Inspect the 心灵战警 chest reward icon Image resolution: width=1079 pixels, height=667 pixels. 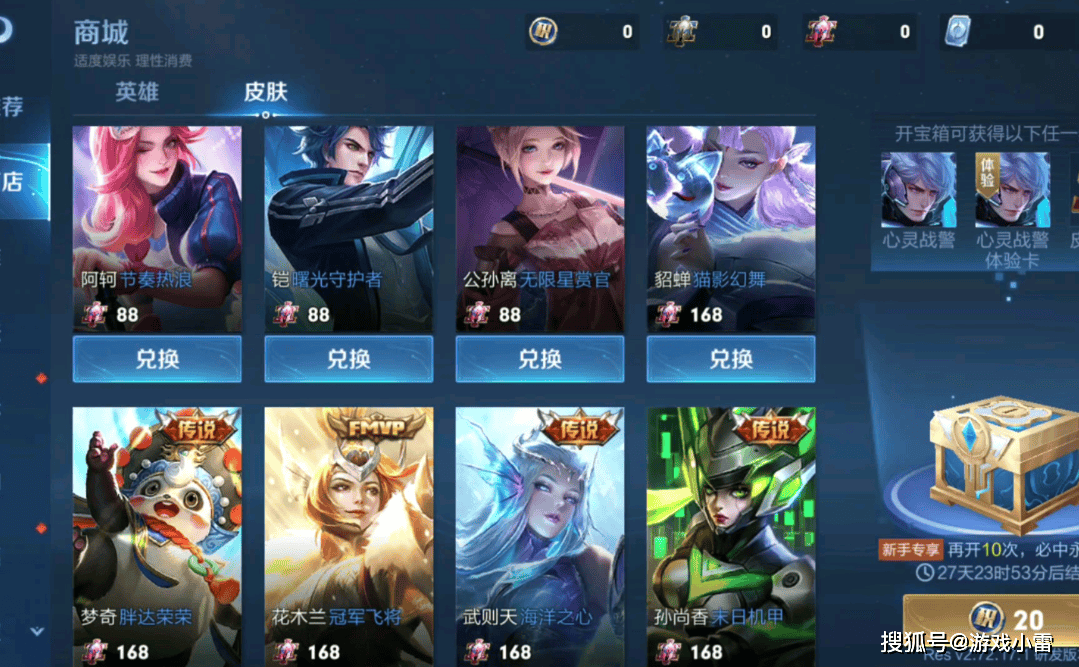tap(918, 190)
